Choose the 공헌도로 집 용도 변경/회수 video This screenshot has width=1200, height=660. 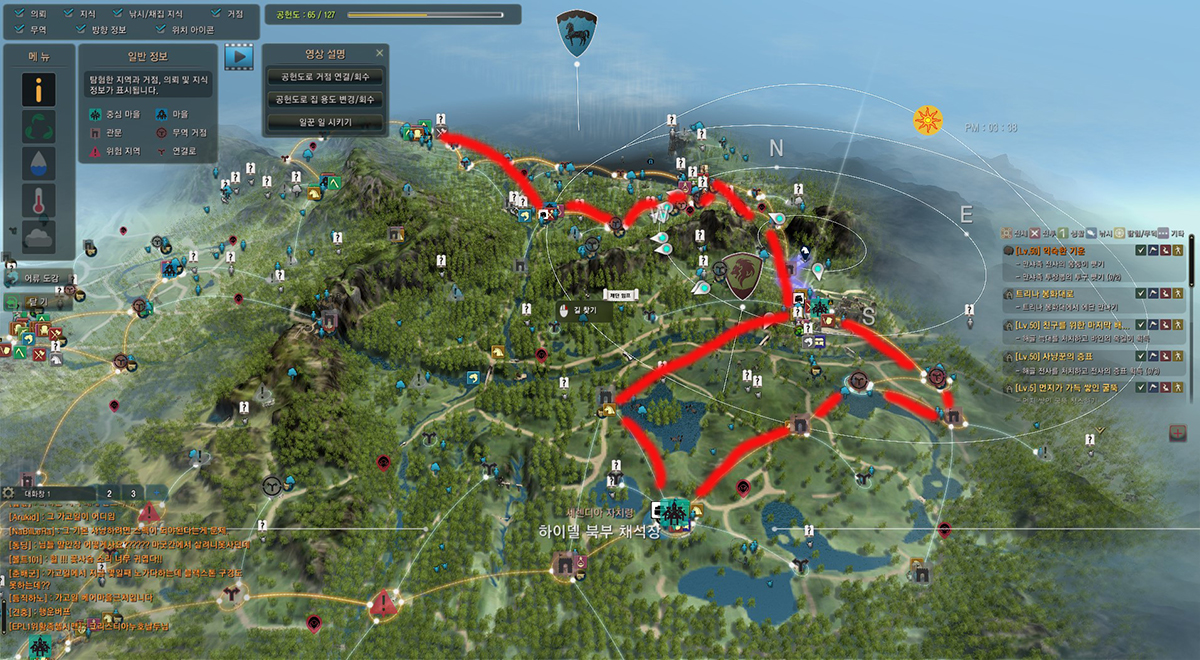coord(325,99)
